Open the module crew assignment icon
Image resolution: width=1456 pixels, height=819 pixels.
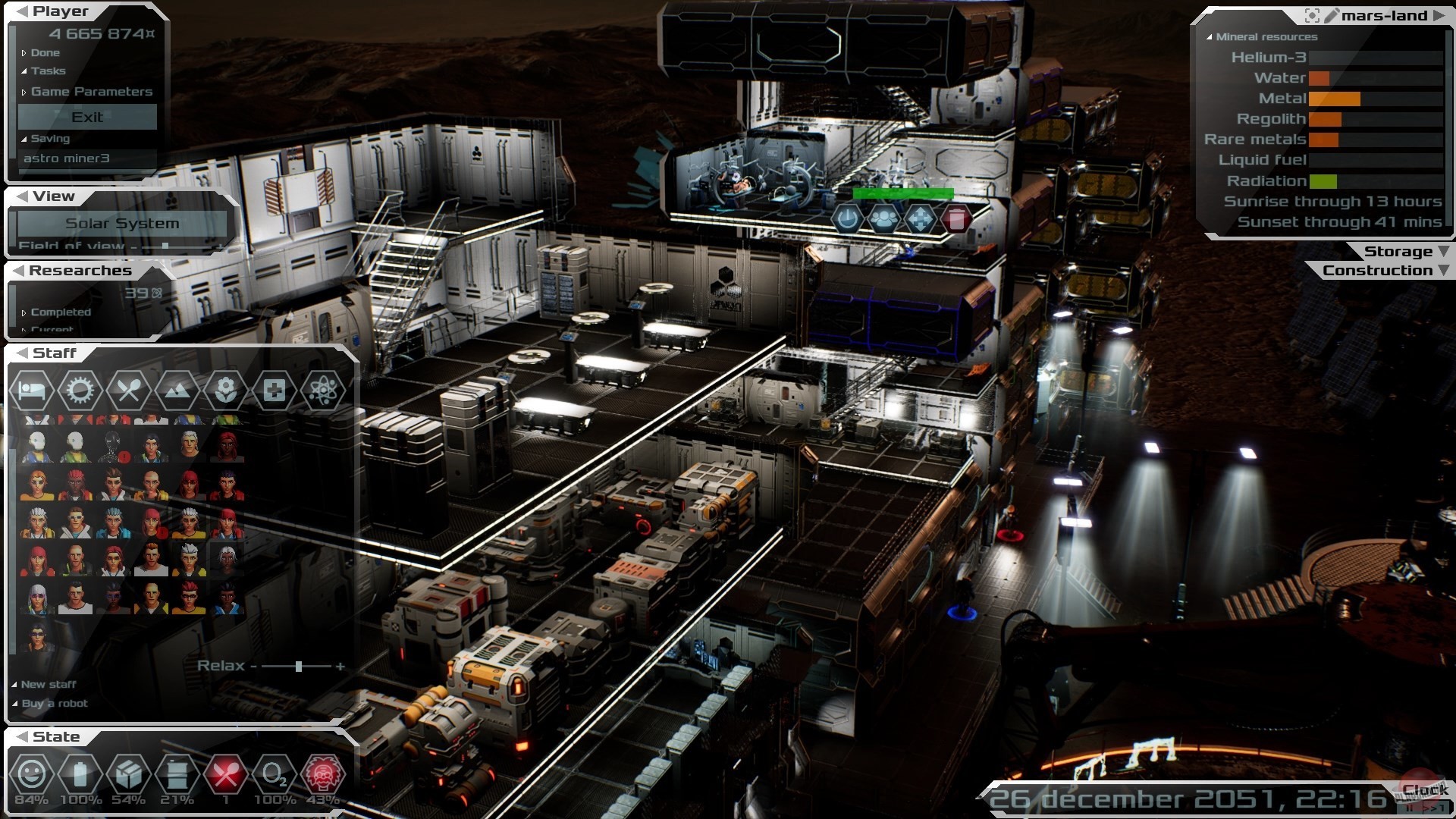pyautogui.click(x=883, y=219)
